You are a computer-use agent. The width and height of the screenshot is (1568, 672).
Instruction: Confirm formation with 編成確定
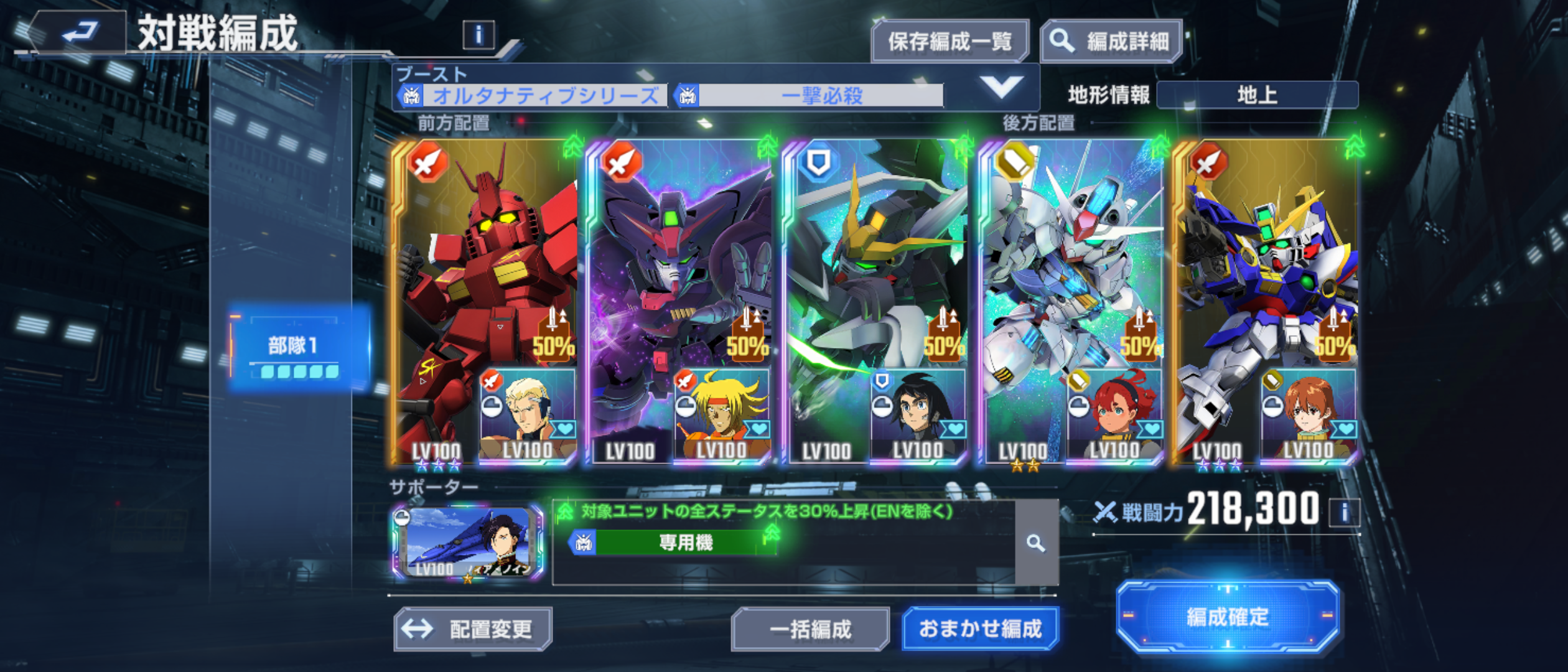1227,617
